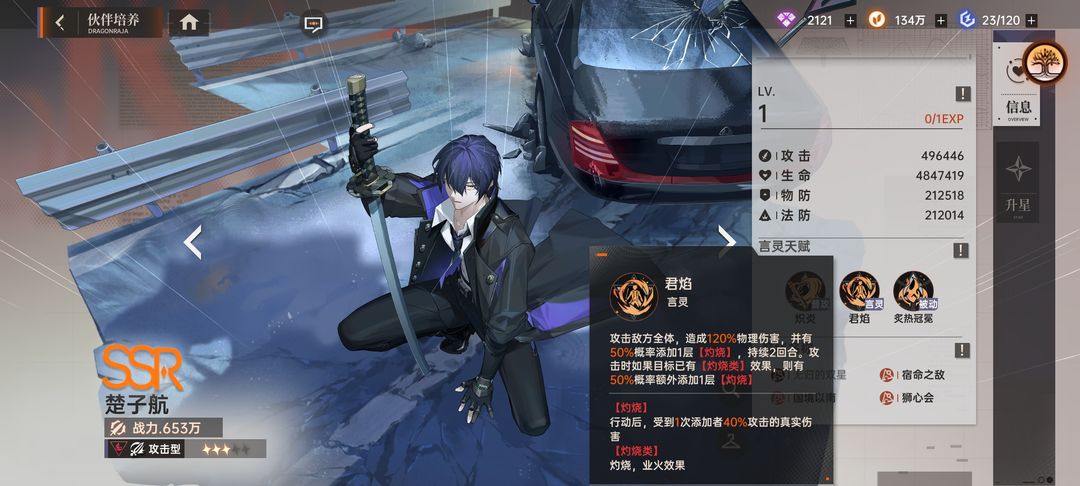This screenshot has height=486, width=1080.
Task: Go back from the 伙伴培养 screen
Action: [60, 22]
